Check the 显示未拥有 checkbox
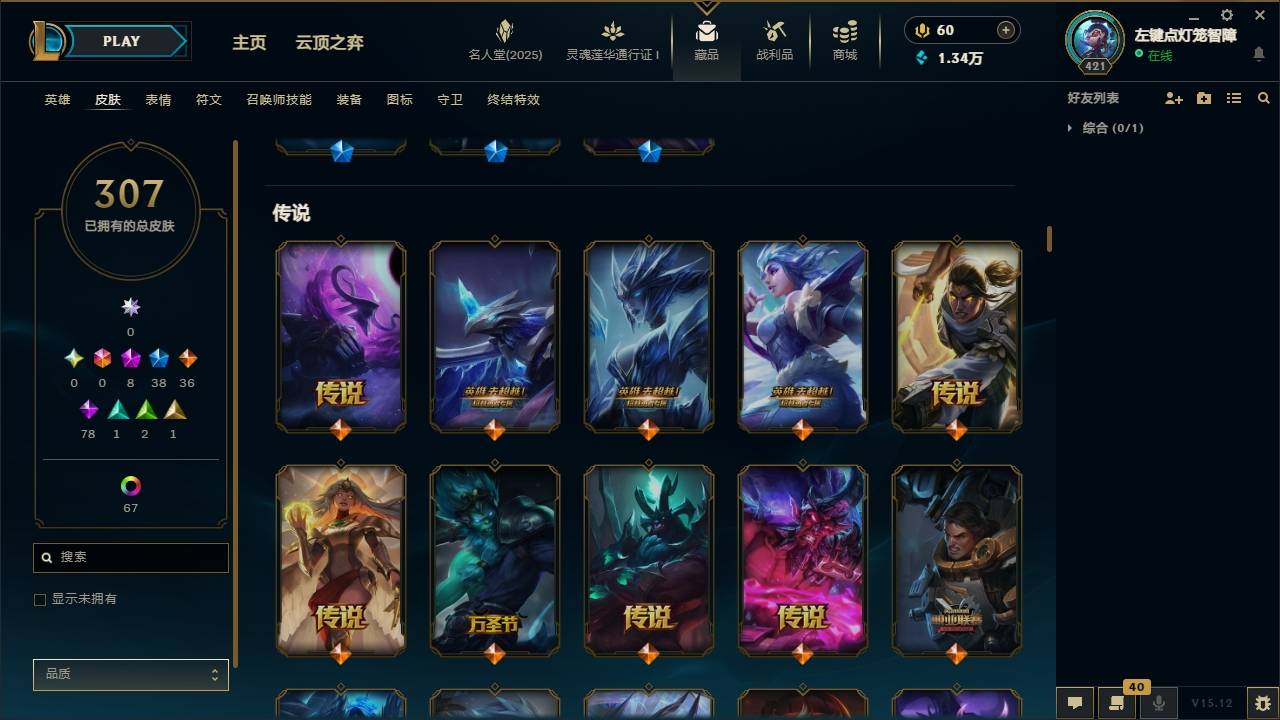The width and height of the screenshot is (1280, 720). point(40,599)
